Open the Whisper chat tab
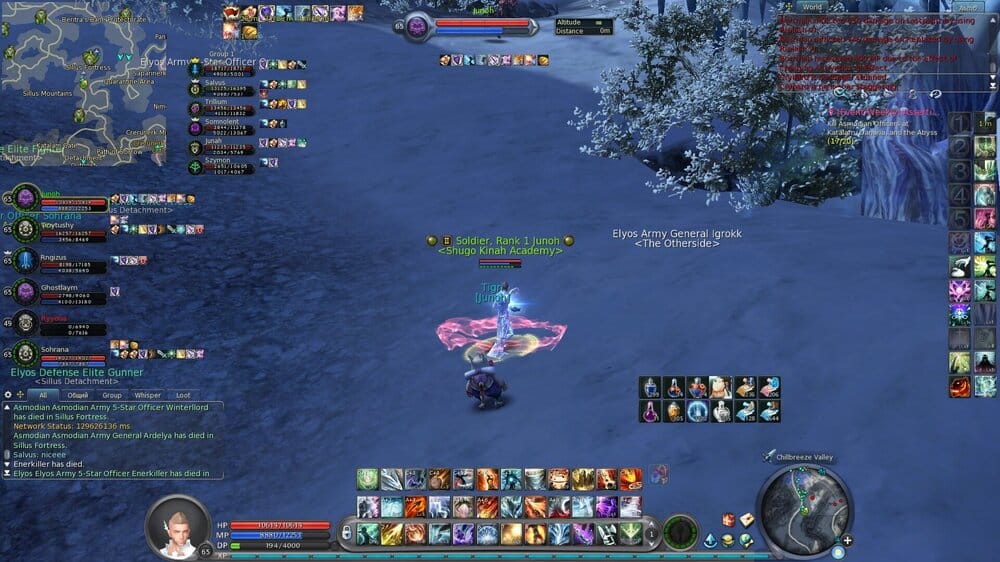 (x=148, y=395)
